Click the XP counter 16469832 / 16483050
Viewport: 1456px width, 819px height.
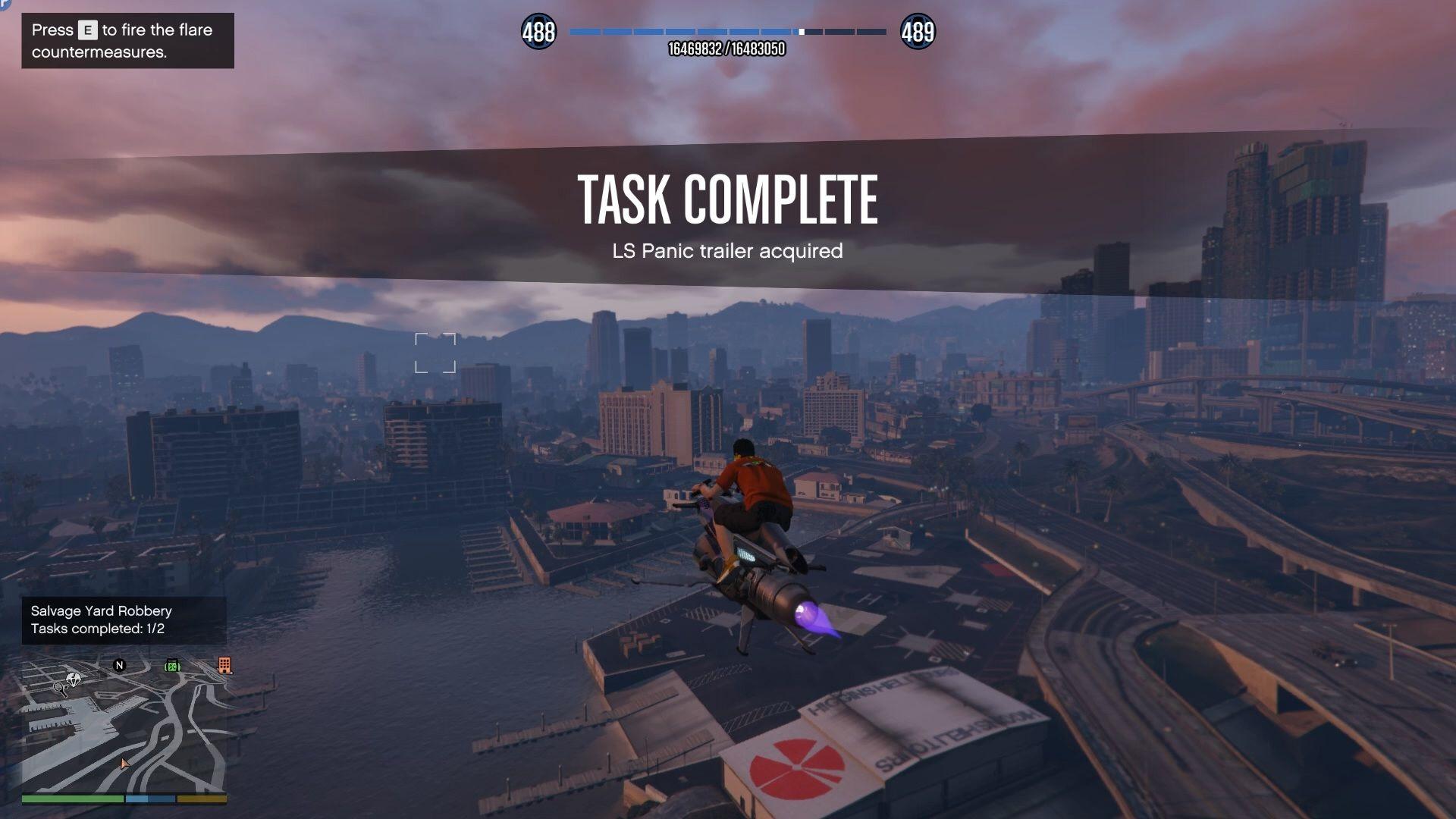(728, 49)
